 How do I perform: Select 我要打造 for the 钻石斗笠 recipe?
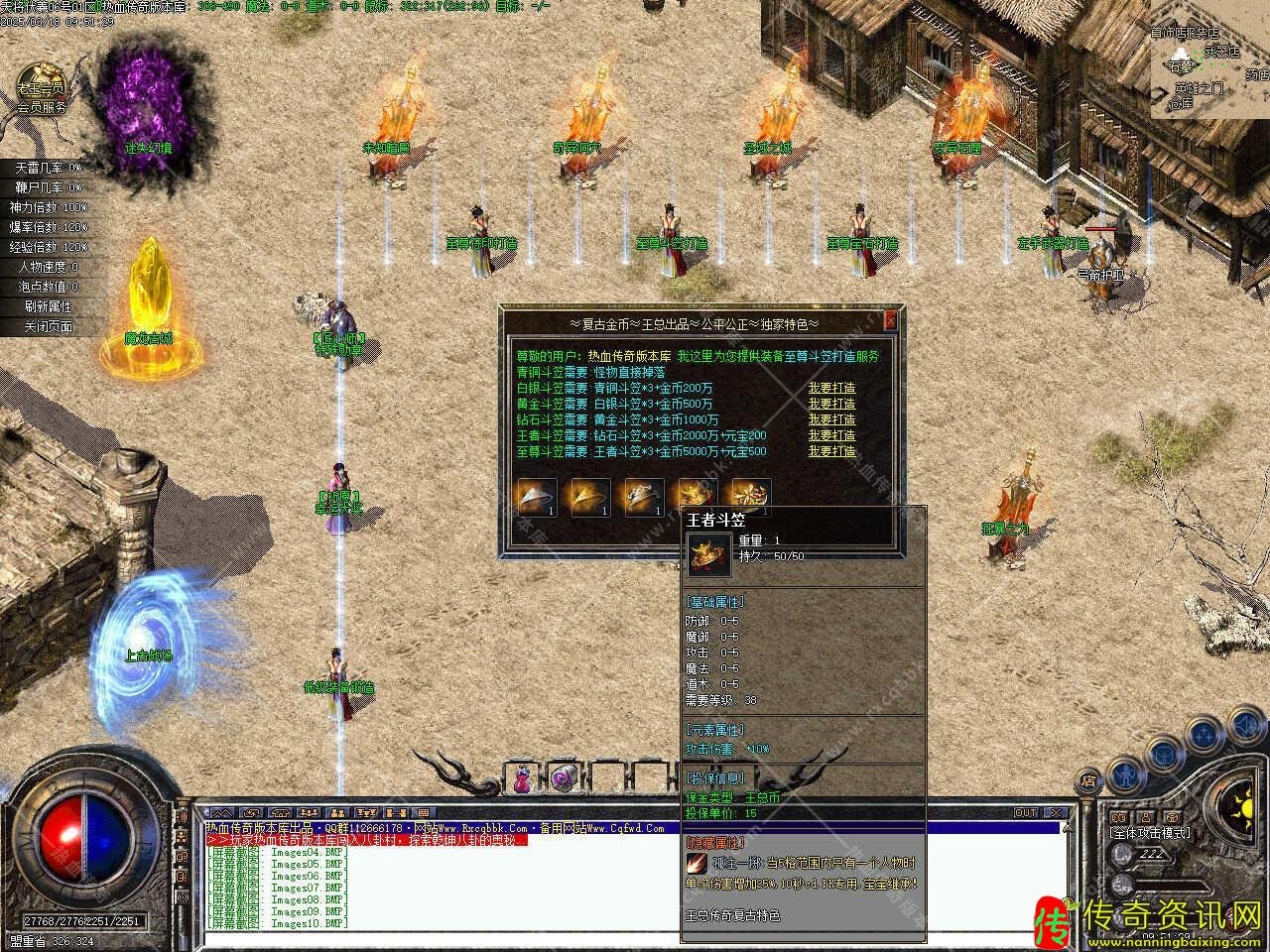[x=831, y=419]
